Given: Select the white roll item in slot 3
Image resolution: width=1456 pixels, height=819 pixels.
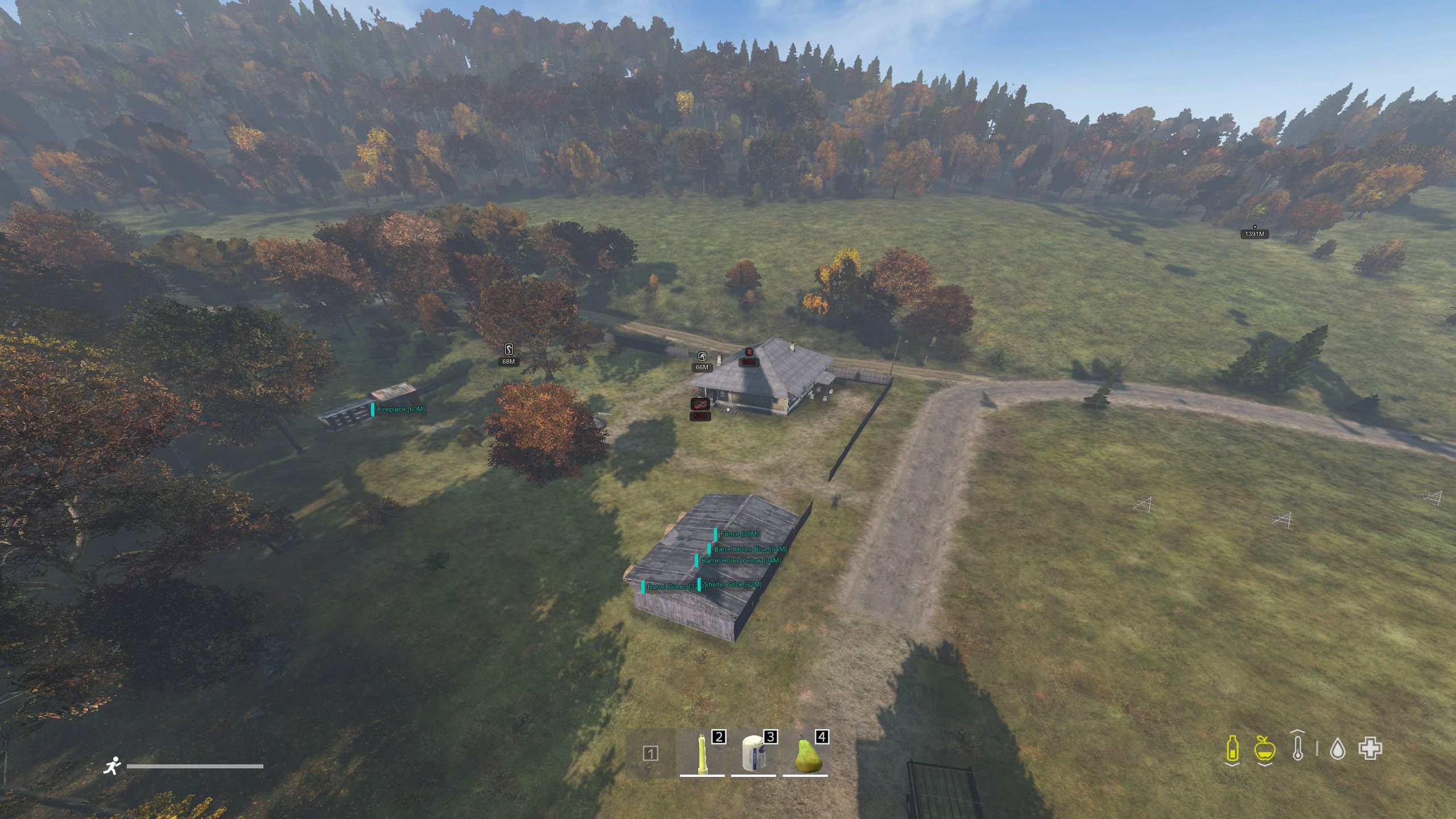Looking at the screenshot, I should tap(753, 753).
